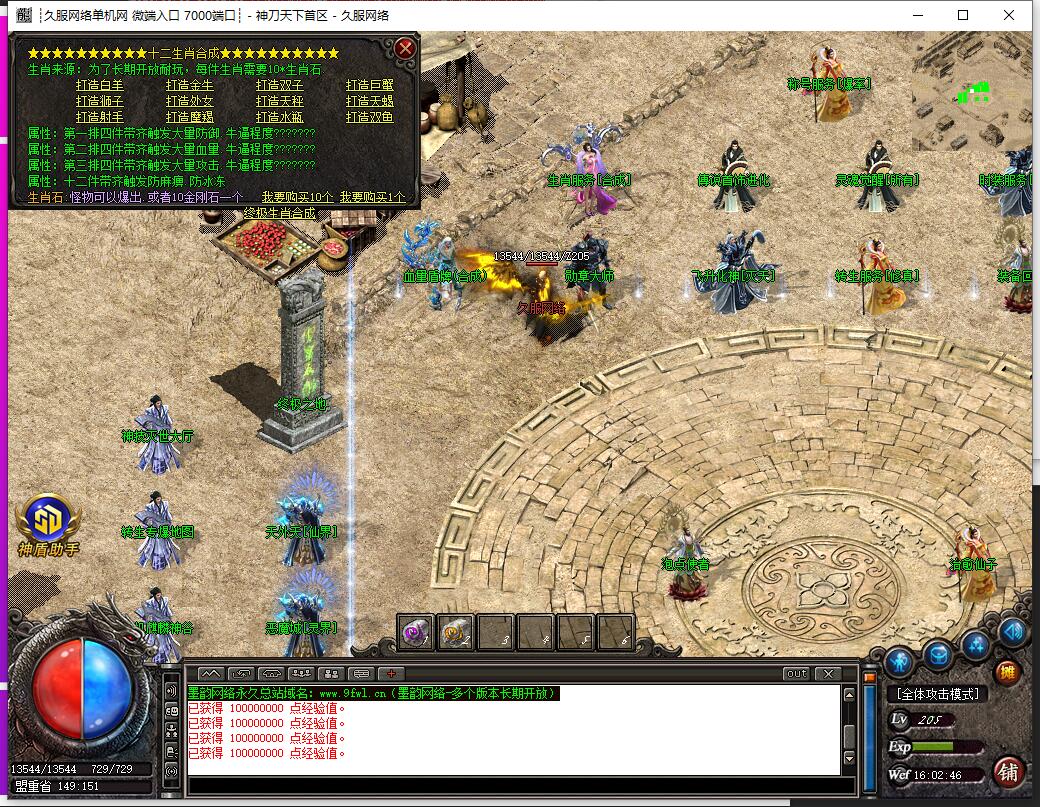Select 打造金牛 in the zodiac panel
Screen dimensions: 1040x807
pos(189,86)
